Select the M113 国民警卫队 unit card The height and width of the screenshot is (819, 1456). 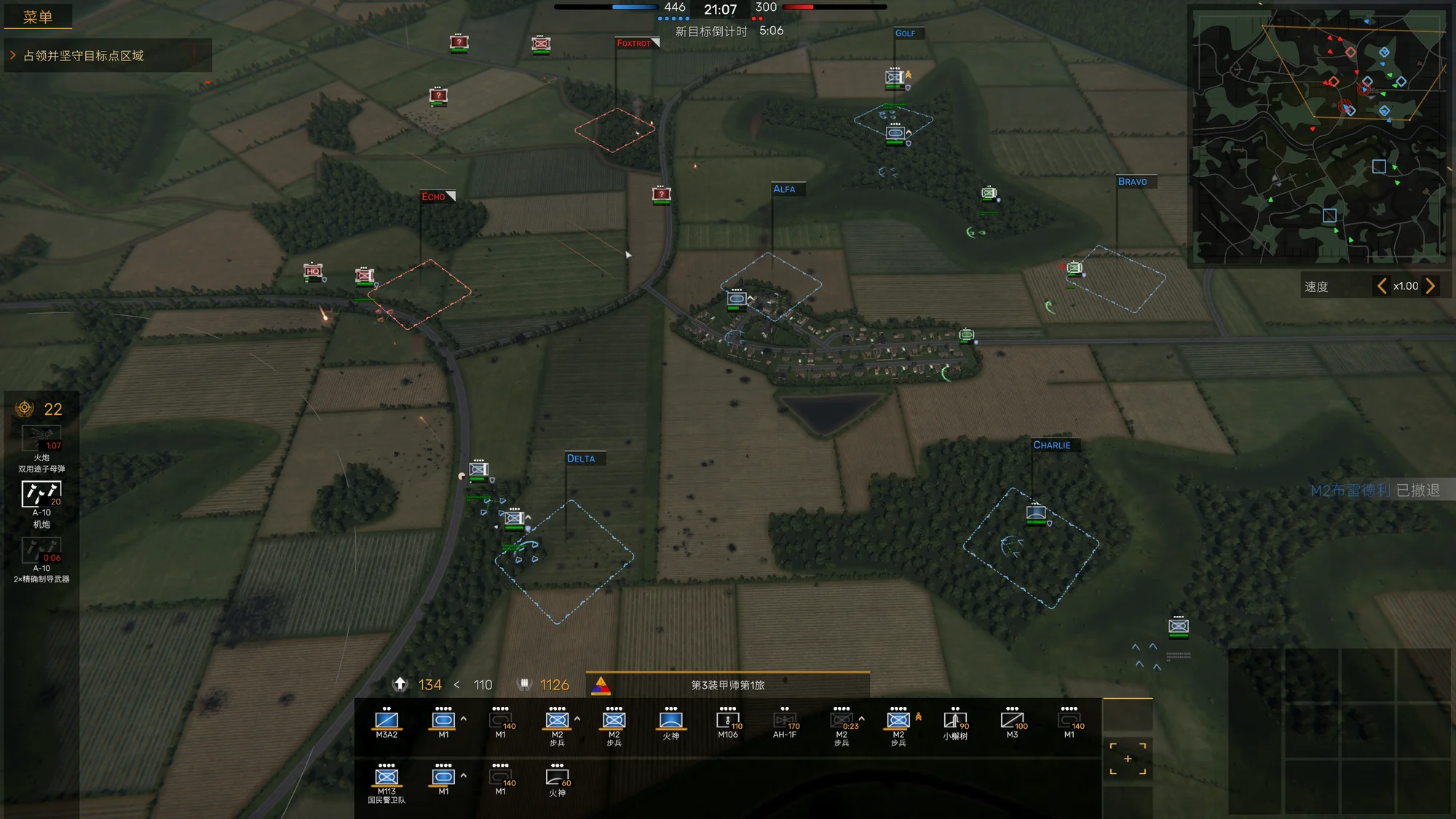coord(387,780)
